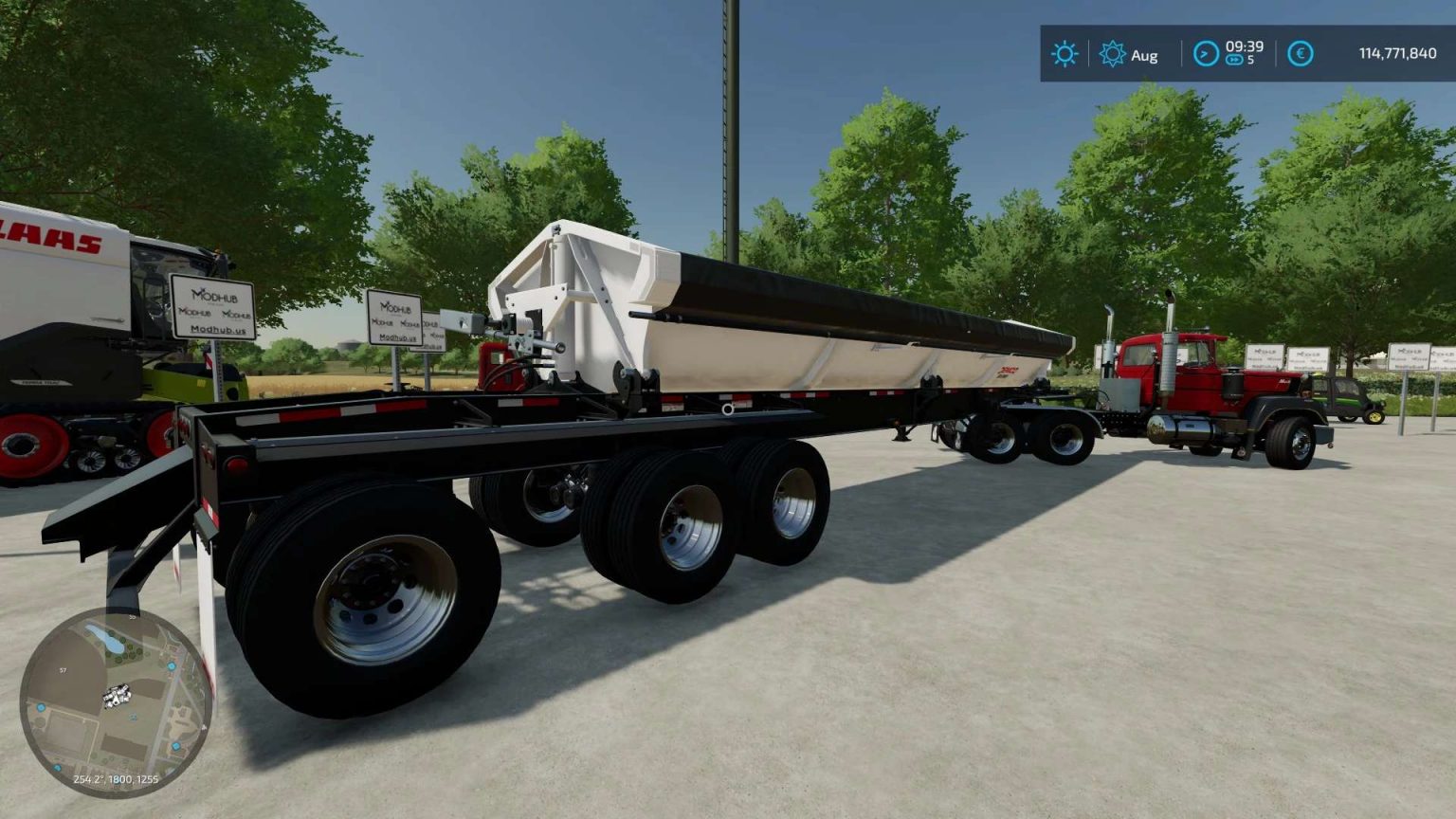Click the lake area on the minimap
This screenshot has width=1456, height=819.
click(x=107, y=639)
